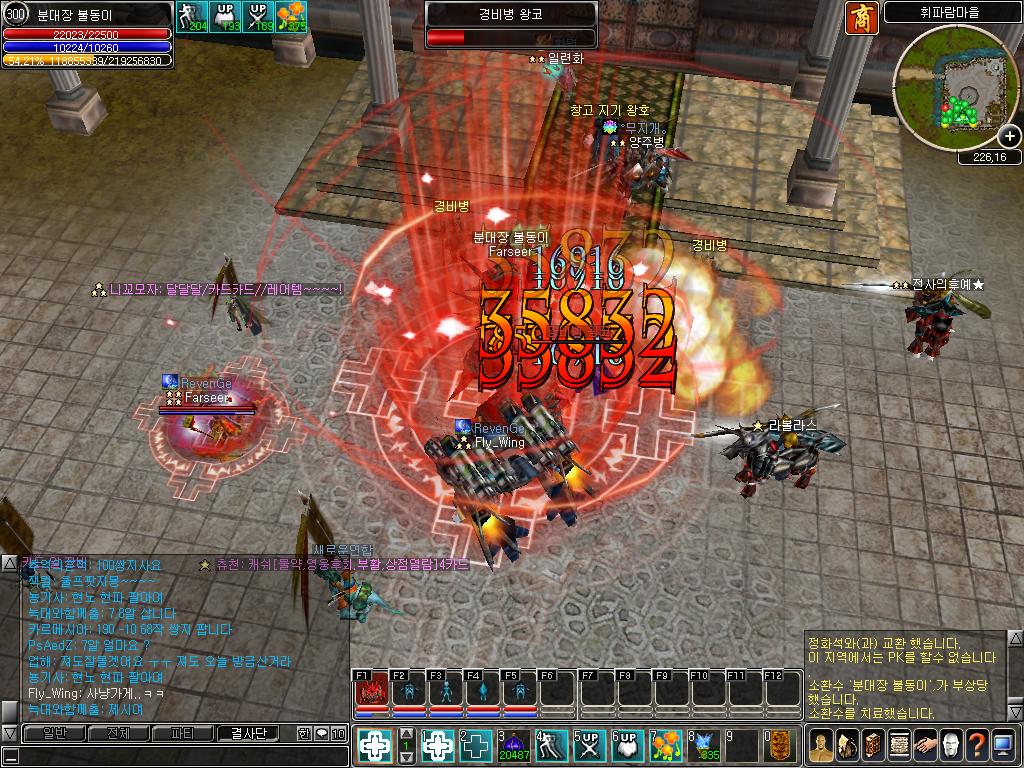Switch to the 일반 chat tab
Viewport: 1024px width, 768px height.
click(53, 733)
